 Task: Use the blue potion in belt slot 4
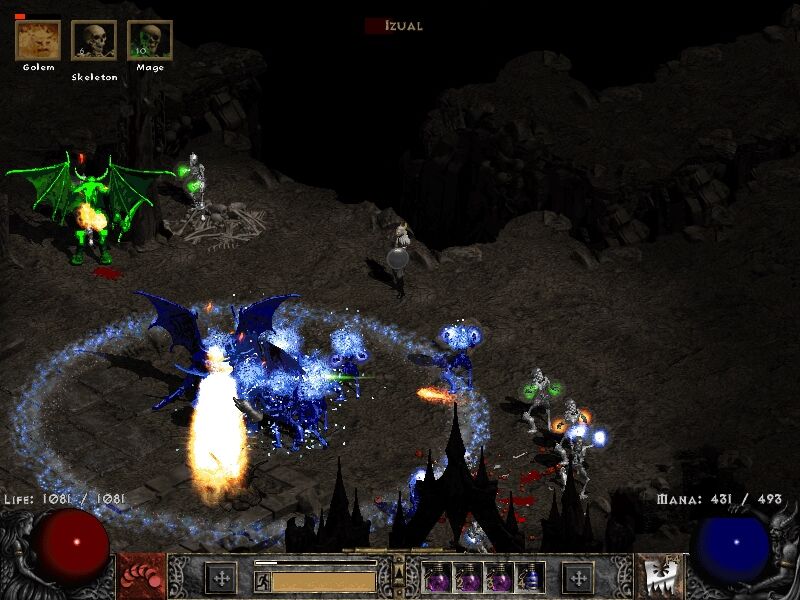pos(531,577)
